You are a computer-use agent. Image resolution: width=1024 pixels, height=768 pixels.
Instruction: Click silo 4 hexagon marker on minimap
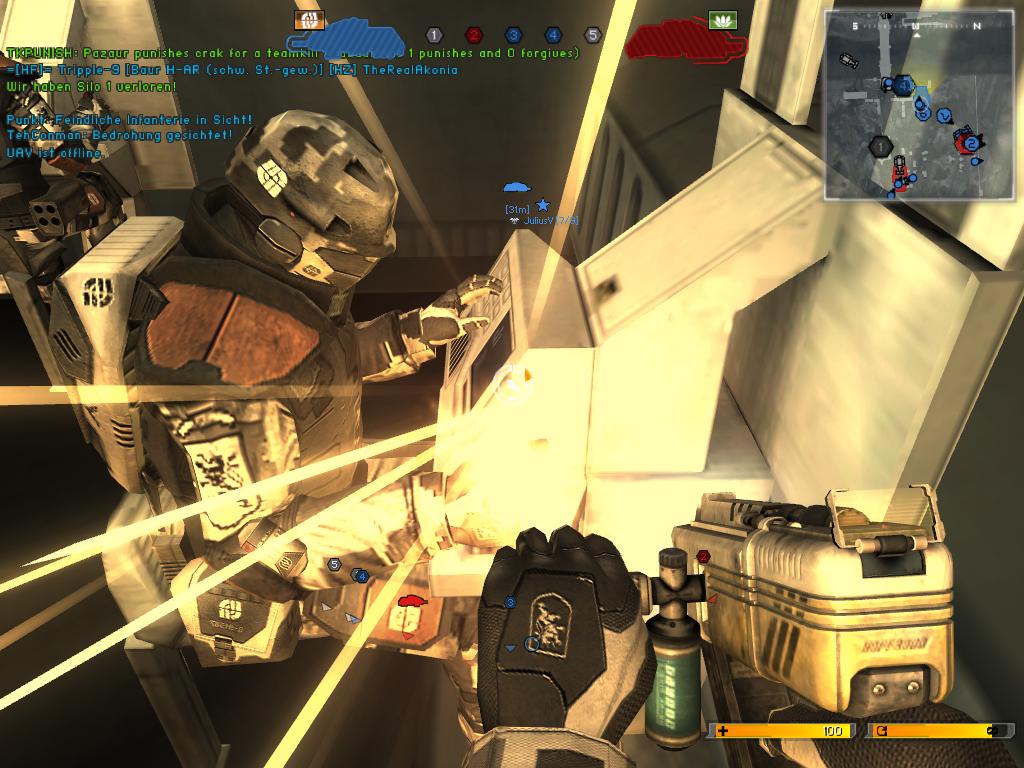click(x=904, y=86)
